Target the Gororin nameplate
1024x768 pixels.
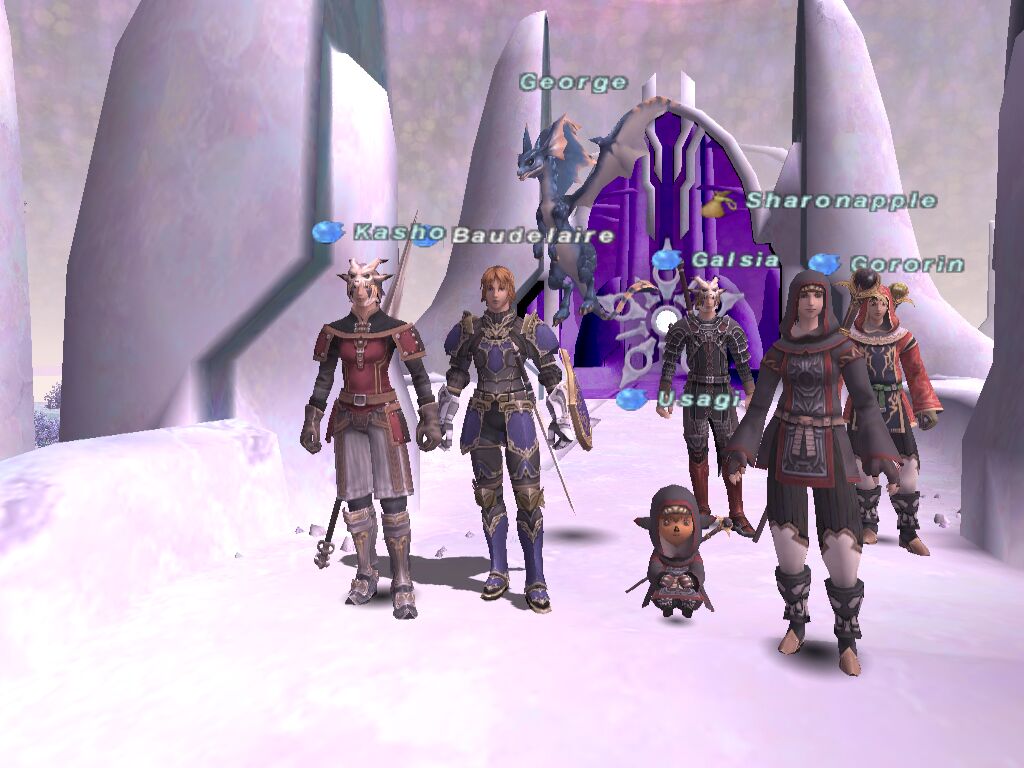[906, 265]
